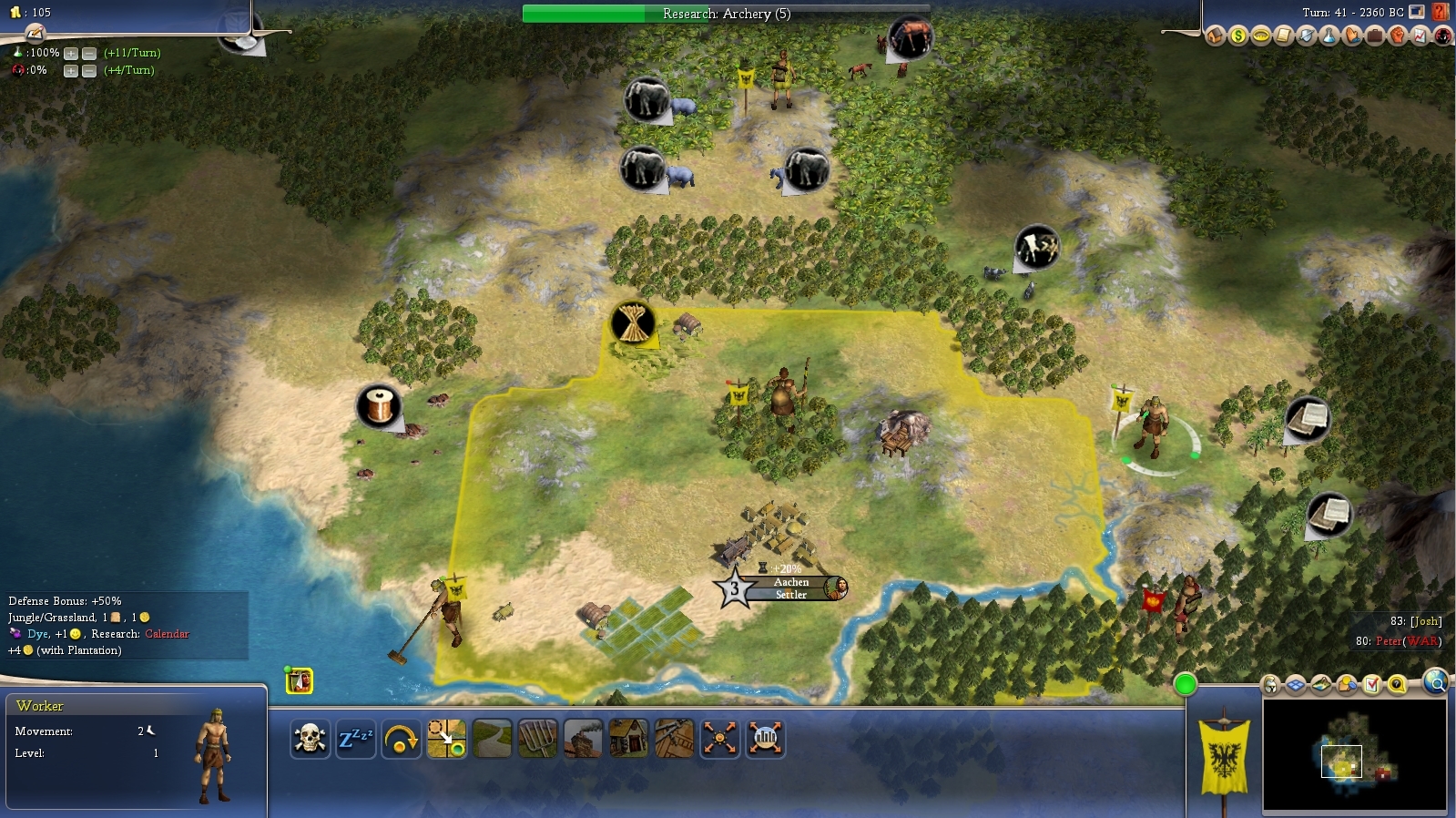Open the military advisor sword and shield
1456x818 pixels.
pyautogui.click(x=1306, y=36)
